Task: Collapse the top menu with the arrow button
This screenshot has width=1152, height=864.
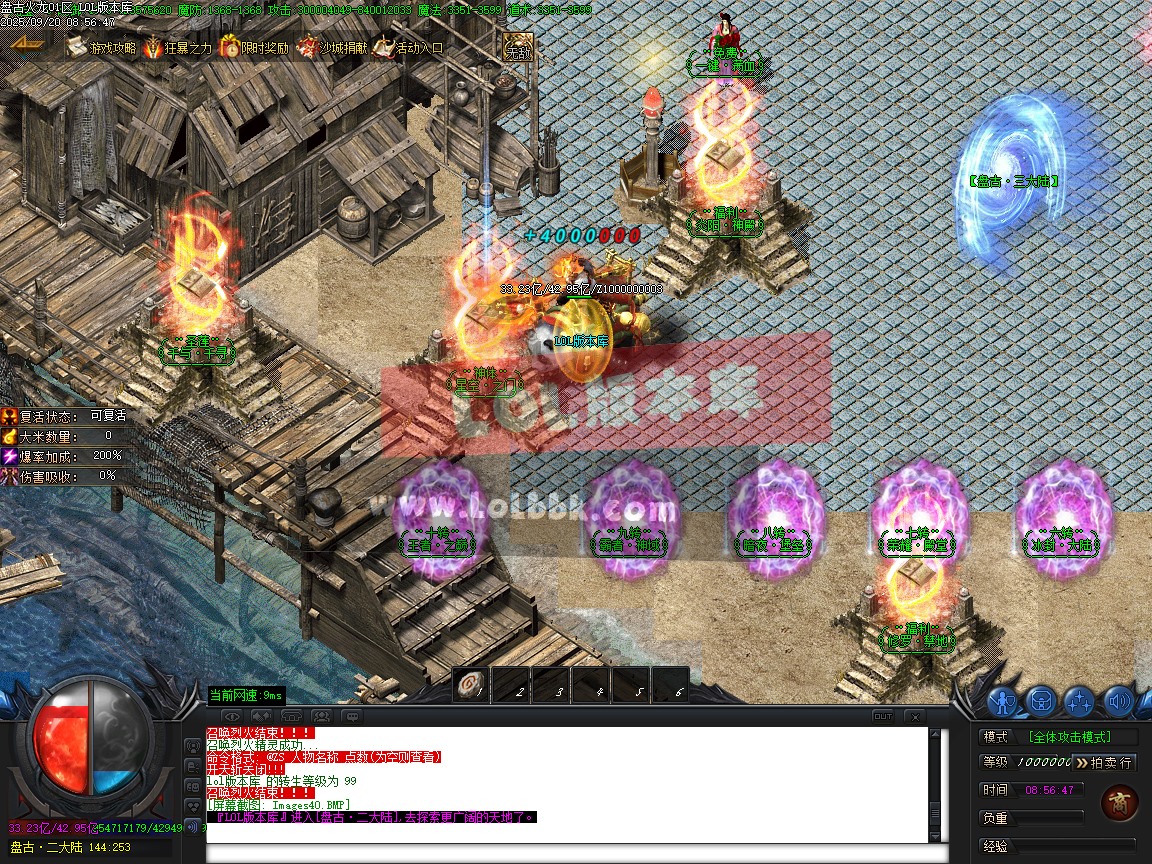Action: tap(26, 44)
